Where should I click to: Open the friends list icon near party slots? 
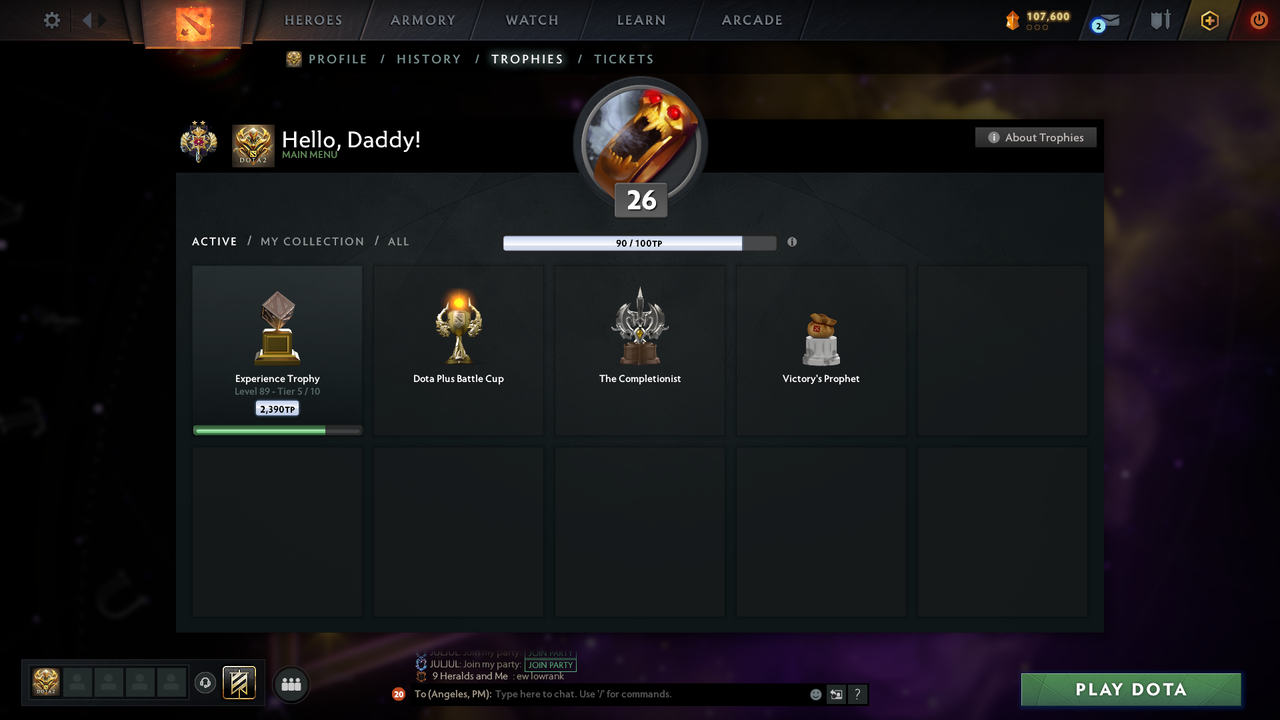[290, 684]
